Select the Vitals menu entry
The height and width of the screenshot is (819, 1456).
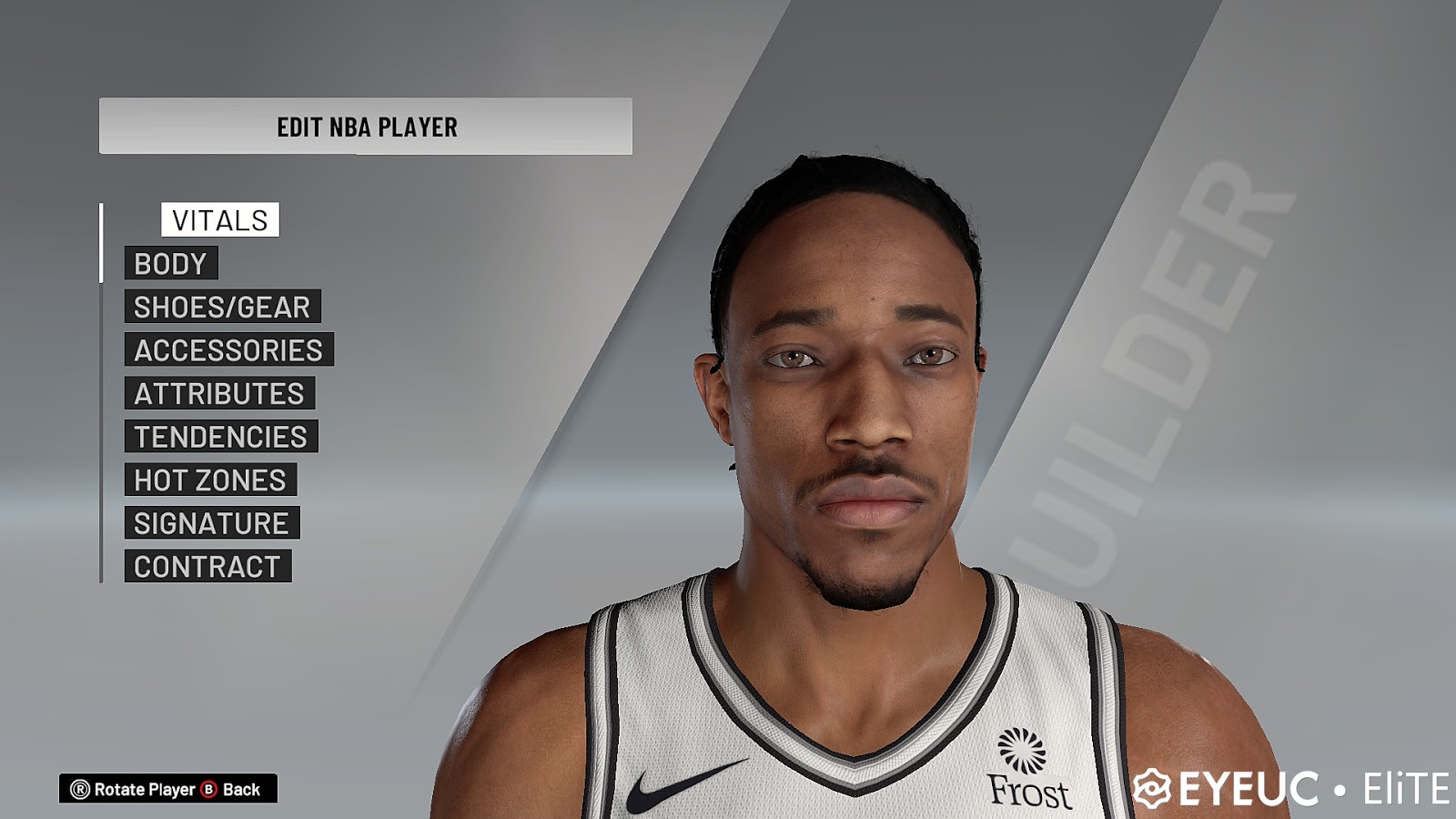(x=220, y=220)
